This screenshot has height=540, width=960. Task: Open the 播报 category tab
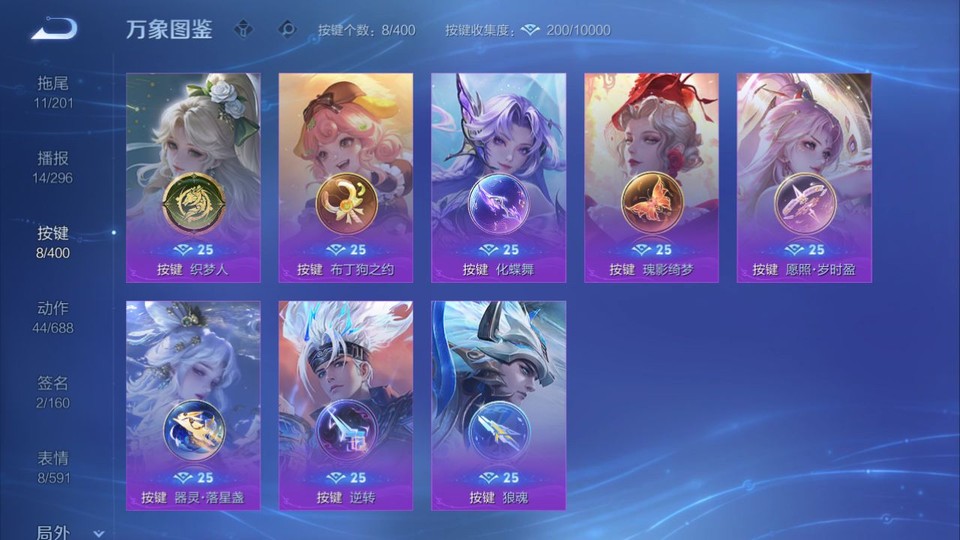[x=53, y=167]
